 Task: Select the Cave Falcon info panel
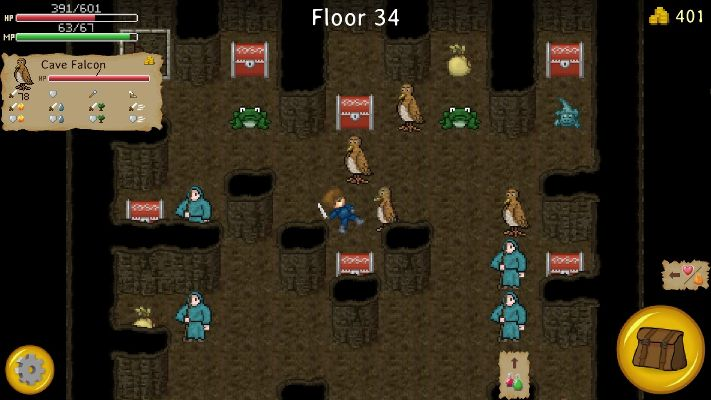tap(82, 92)
